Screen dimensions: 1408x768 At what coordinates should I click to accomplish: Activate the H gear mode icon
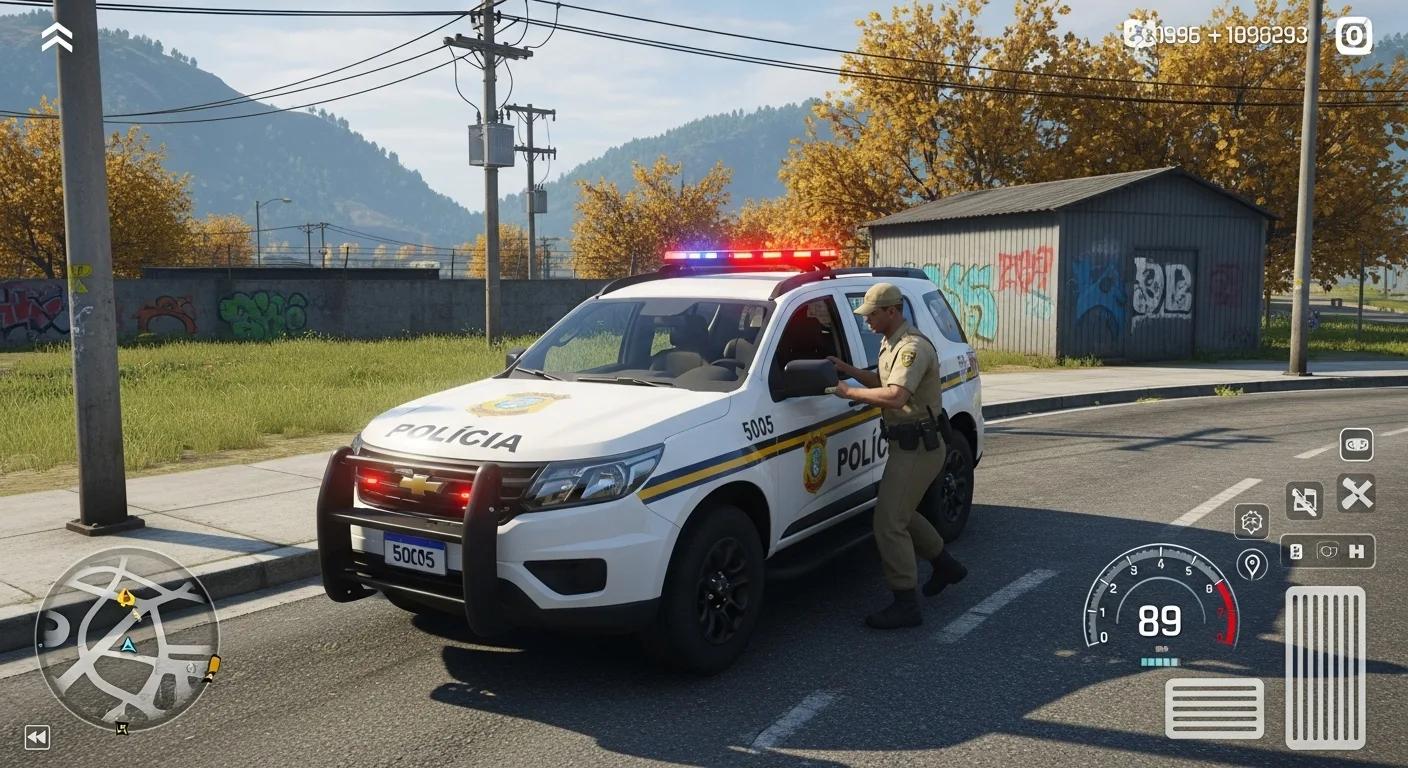click(x=1356, y=551)
